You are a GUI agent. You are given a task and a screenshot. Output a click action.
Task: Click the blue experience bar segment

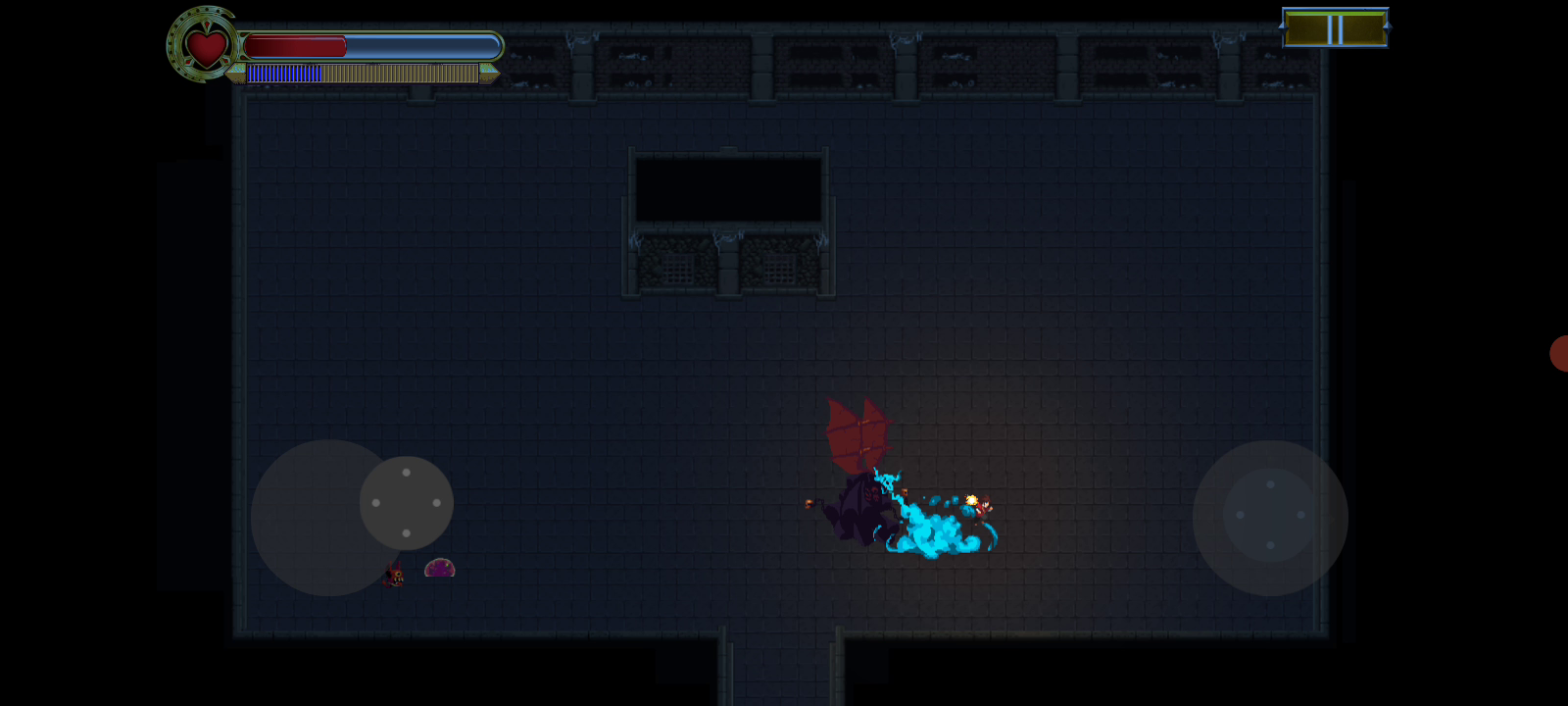point(284,74)
